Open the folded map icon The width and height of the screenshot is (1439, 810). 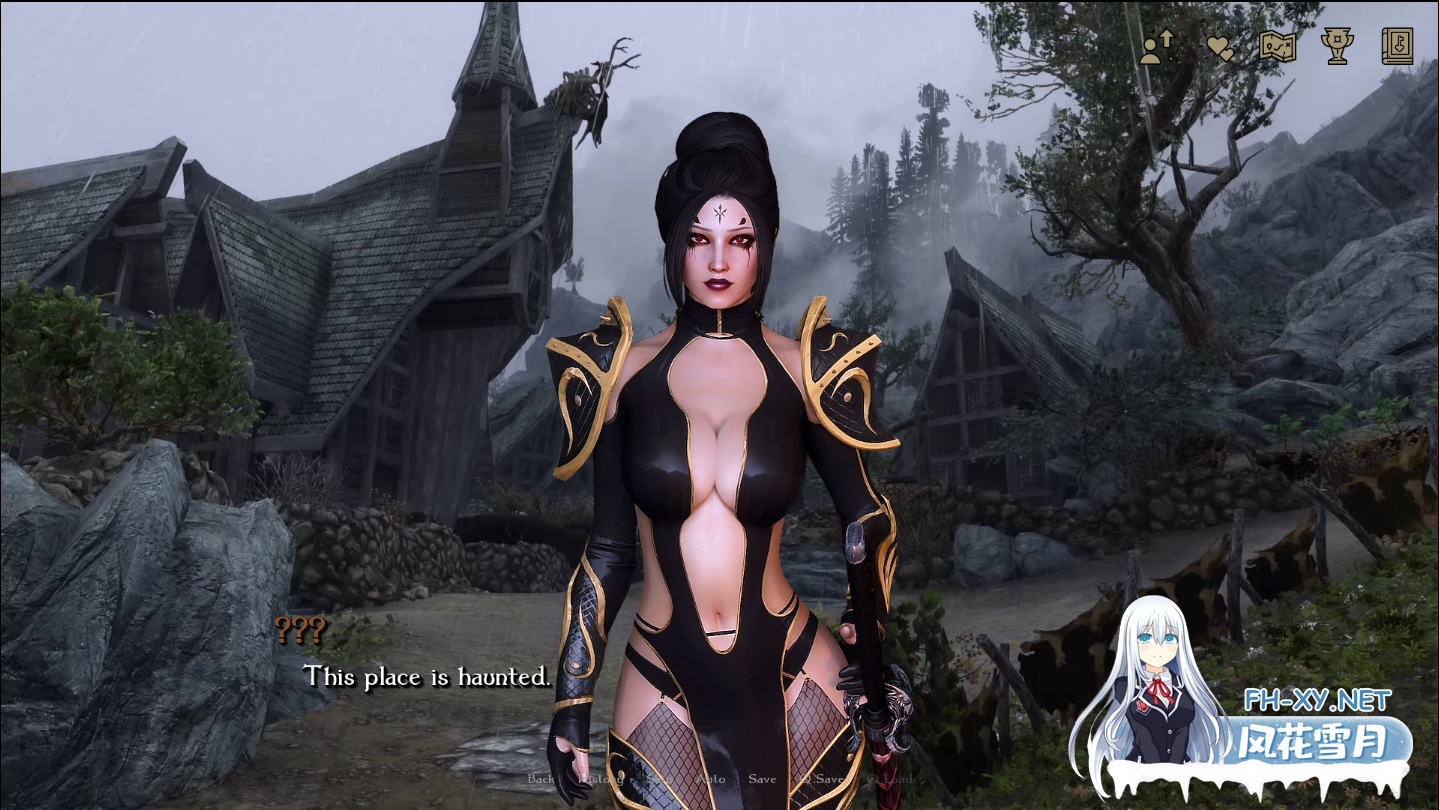point(1278,47)
